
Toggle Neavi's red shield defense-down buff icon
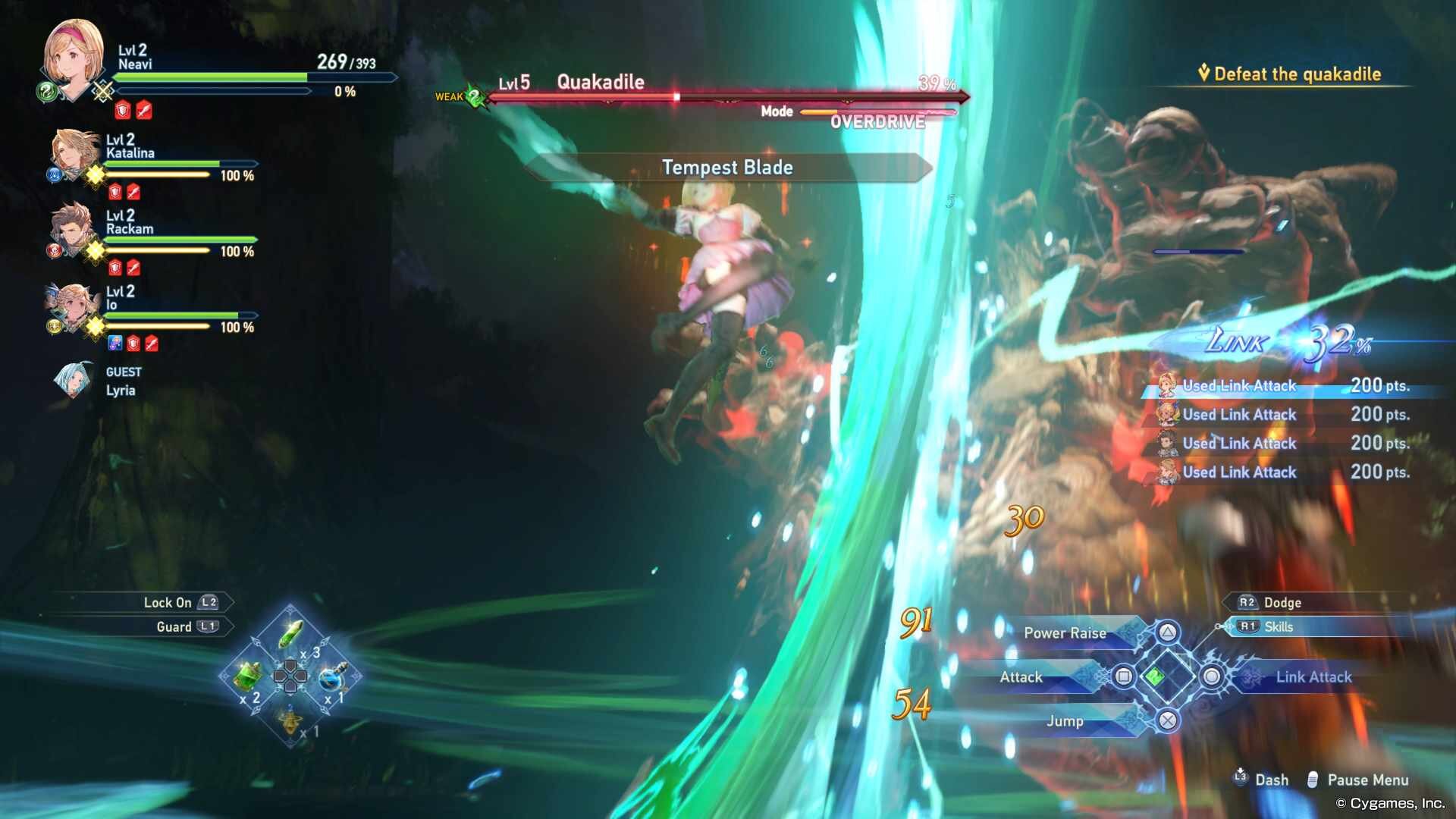[x=121, y=109]
